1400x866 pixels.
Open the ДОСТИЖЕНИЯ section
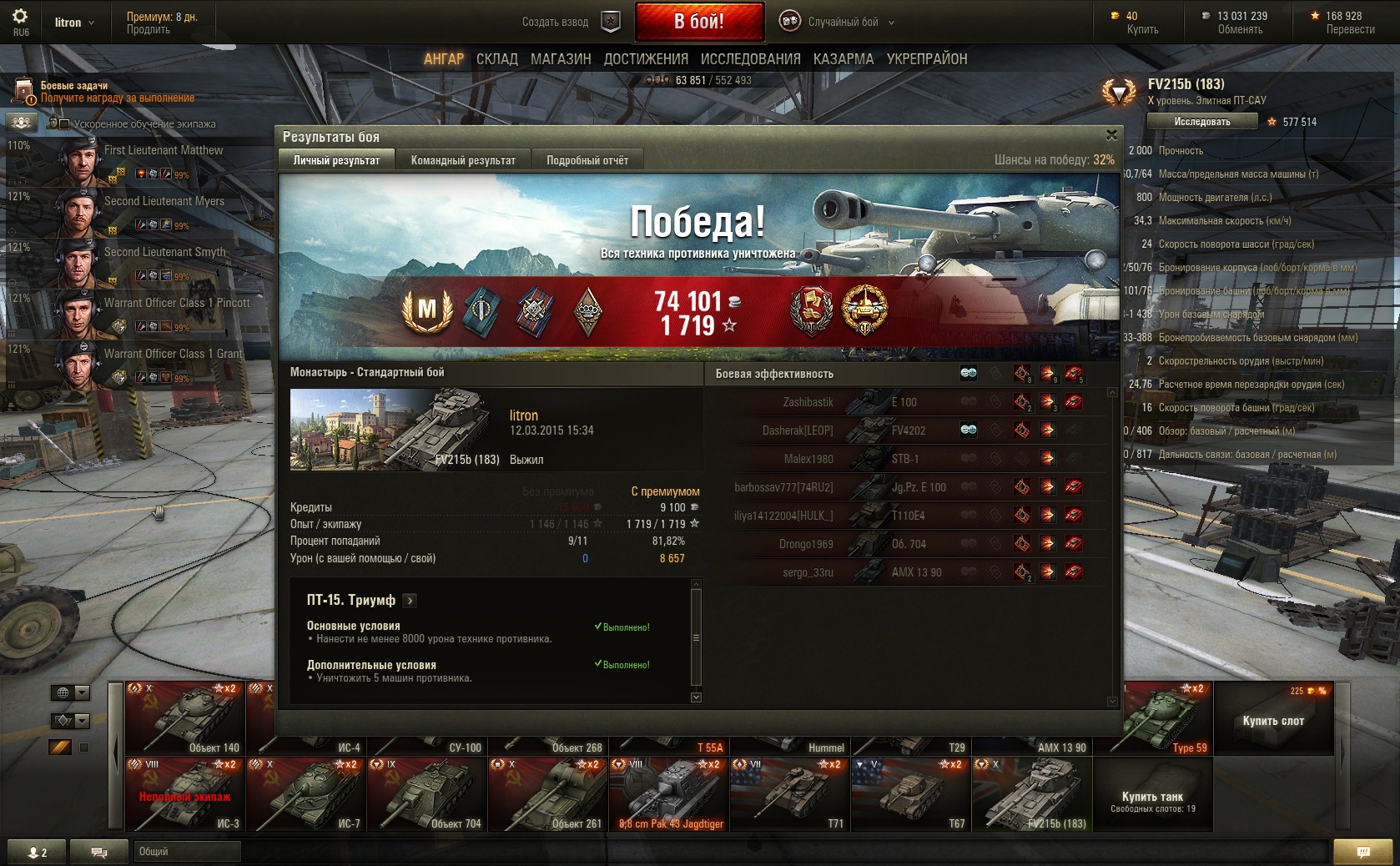646,59
